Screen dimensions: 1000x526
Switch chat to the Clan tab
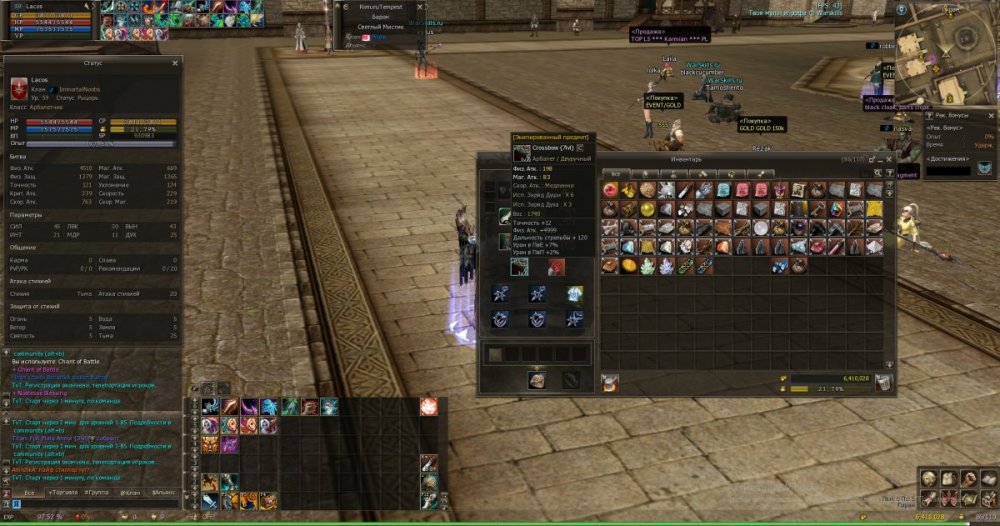(130, 493)
